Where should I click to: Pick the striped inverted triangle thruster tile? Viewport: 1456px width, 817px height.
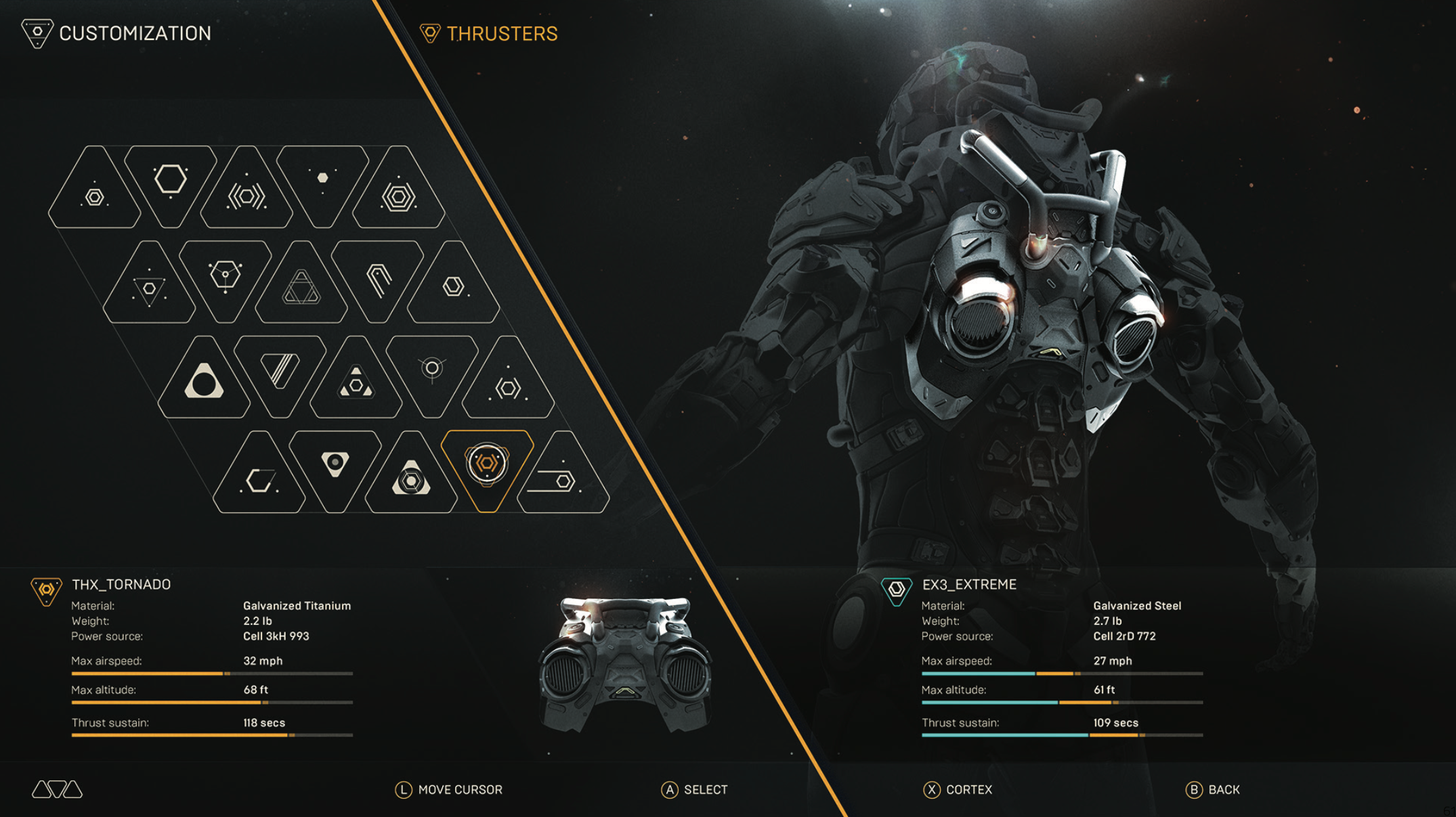pos(280,371)
